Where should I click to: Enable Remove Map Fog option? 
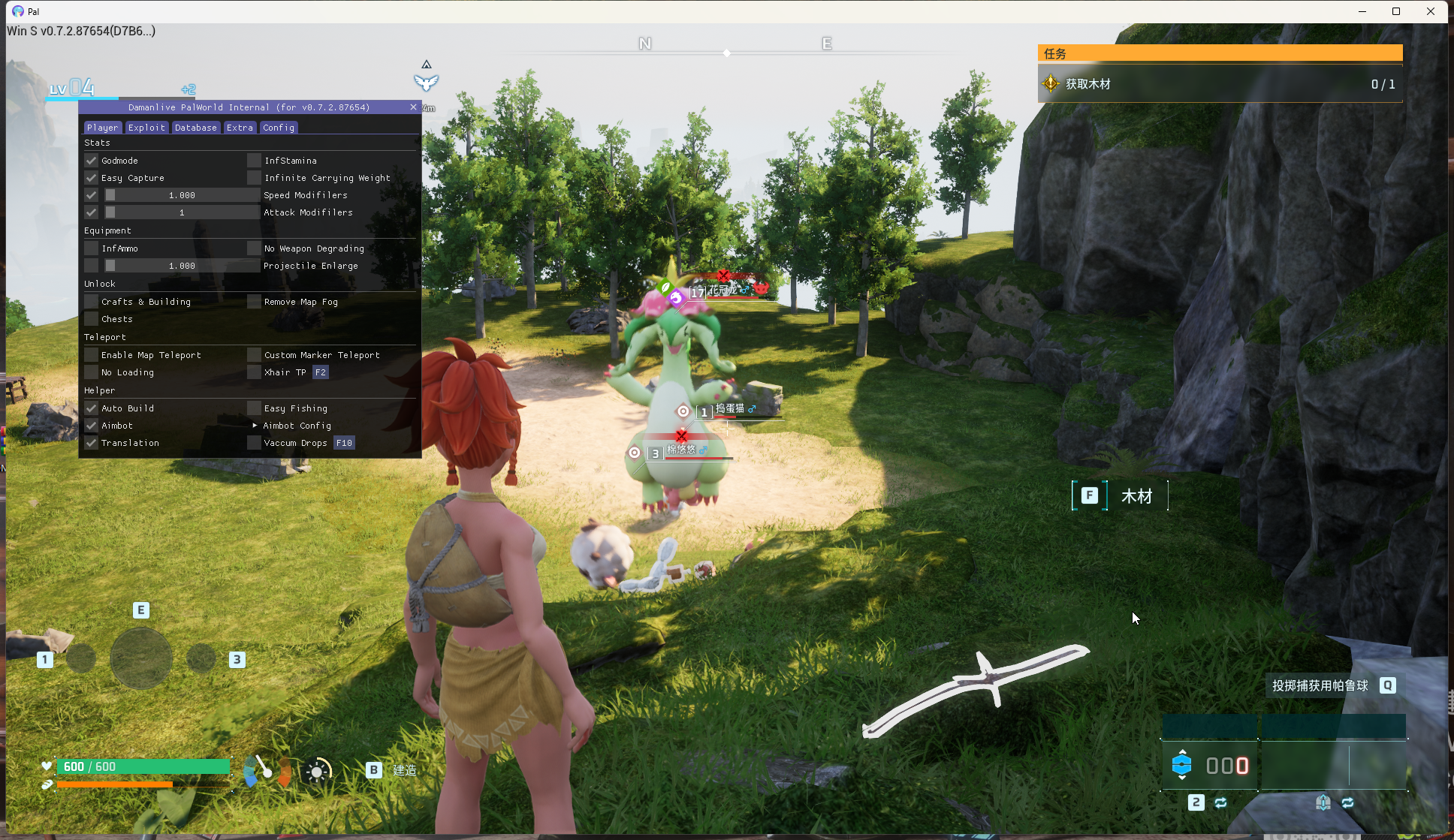(255, 302)
